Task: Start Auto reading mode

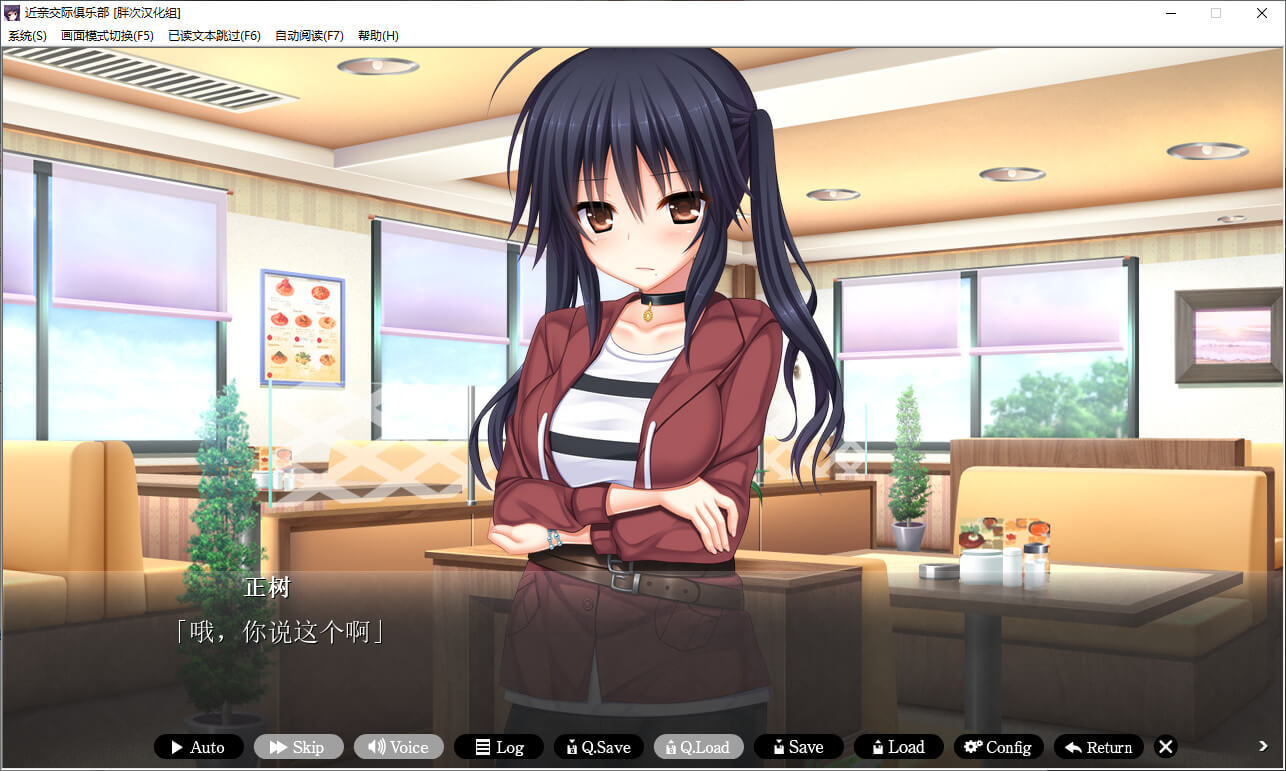Action: tap(198, 747)
